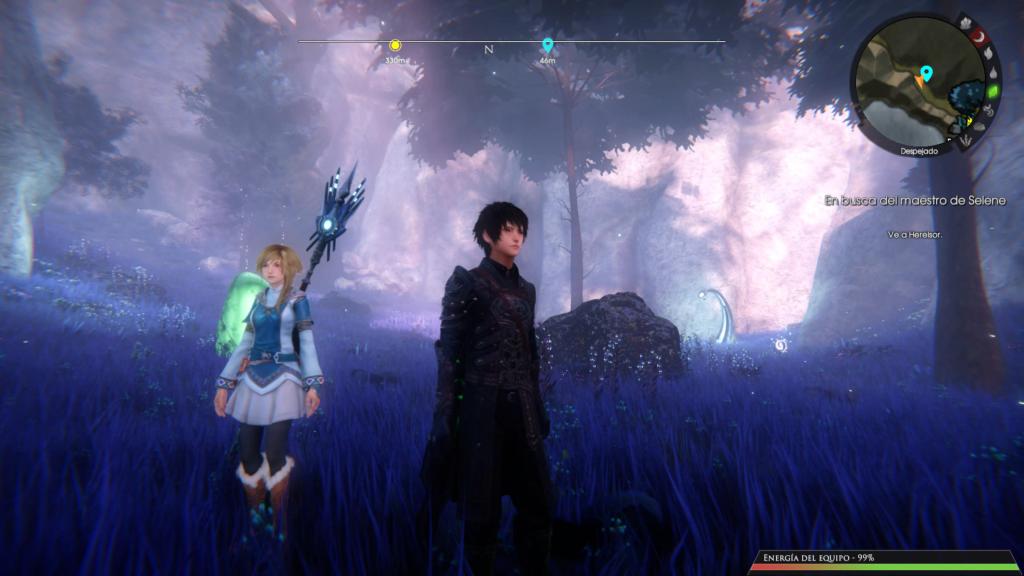Open the quest tracker 'En busca del maestro de Selene'

pos(914,201)
